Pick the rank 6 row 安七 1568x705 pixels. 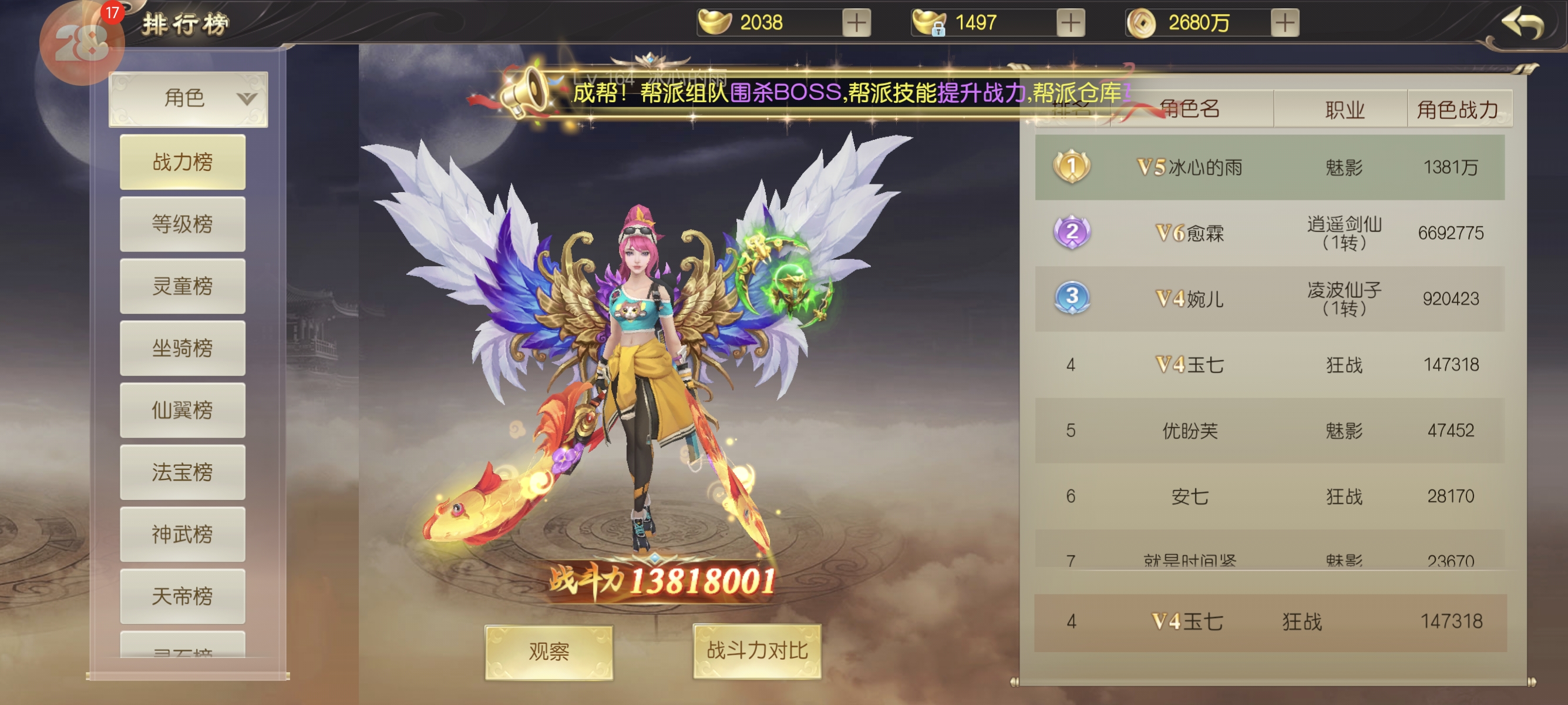[1269, 497]
